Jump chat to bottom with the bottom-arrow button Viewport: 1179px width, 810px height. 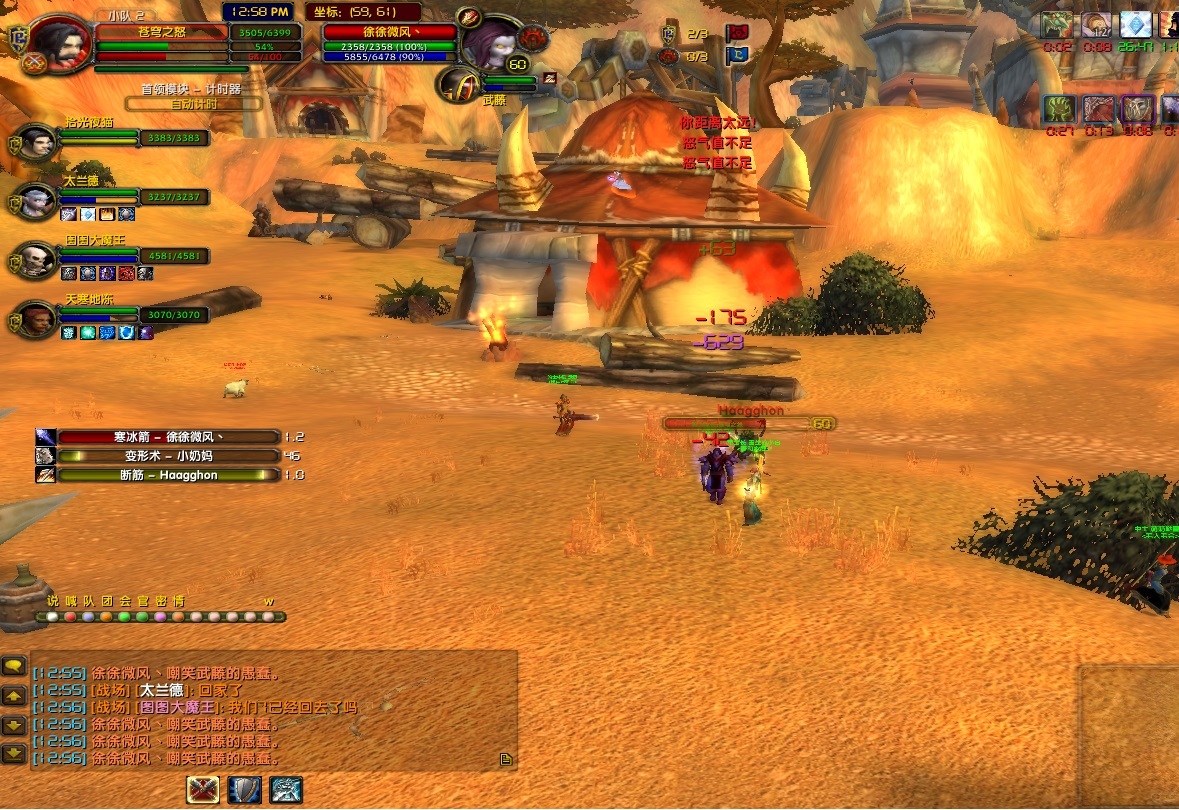[x=14, y=754]
